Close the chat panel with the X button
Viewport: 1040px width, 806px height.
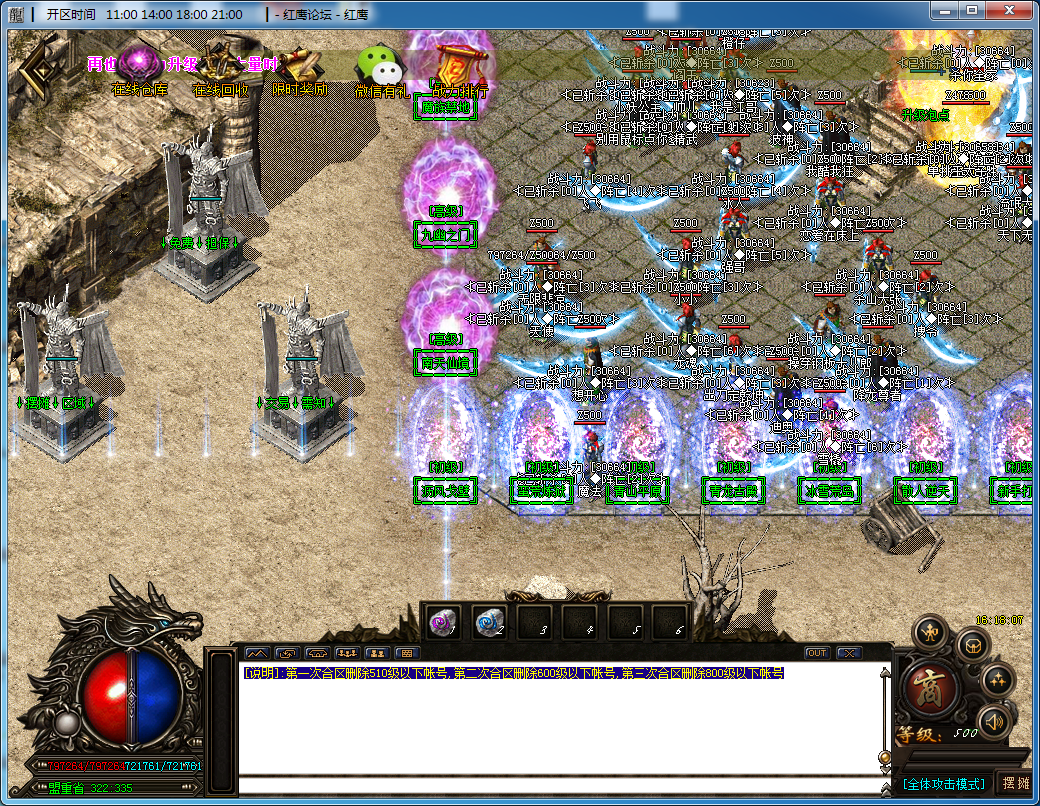pyautogui.click(x=849, y=653)
